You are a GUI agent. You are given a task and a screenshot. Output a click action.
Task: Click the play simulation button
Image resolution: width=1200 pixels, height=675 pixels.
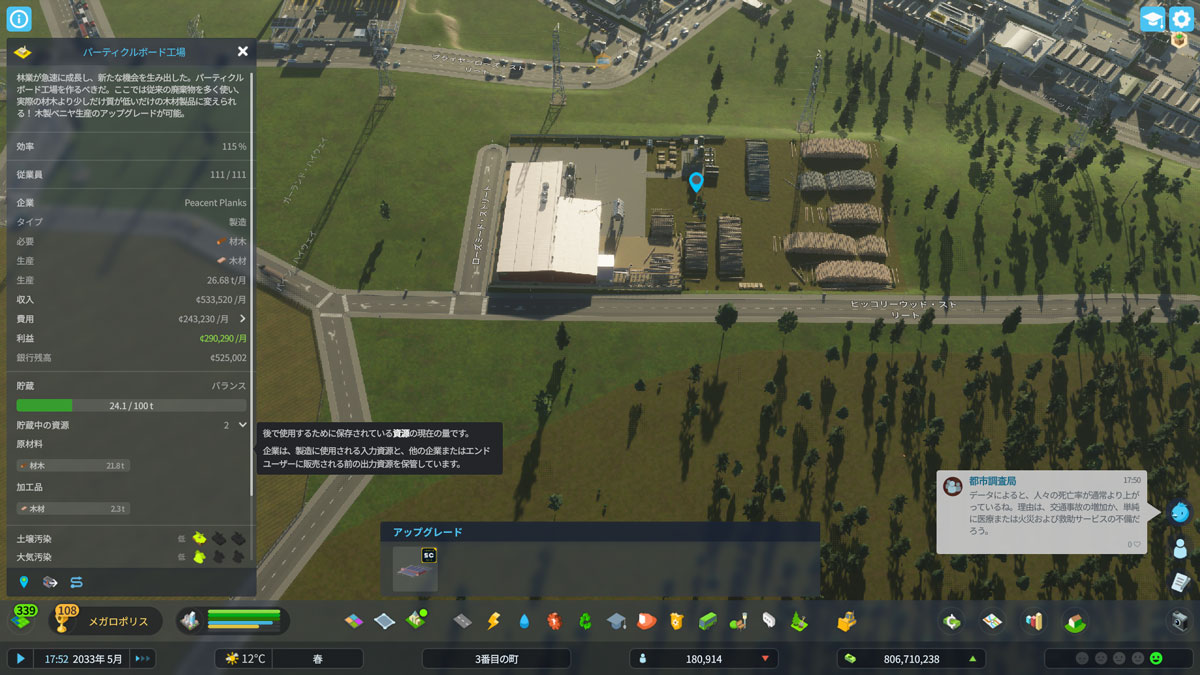(19, 658)
